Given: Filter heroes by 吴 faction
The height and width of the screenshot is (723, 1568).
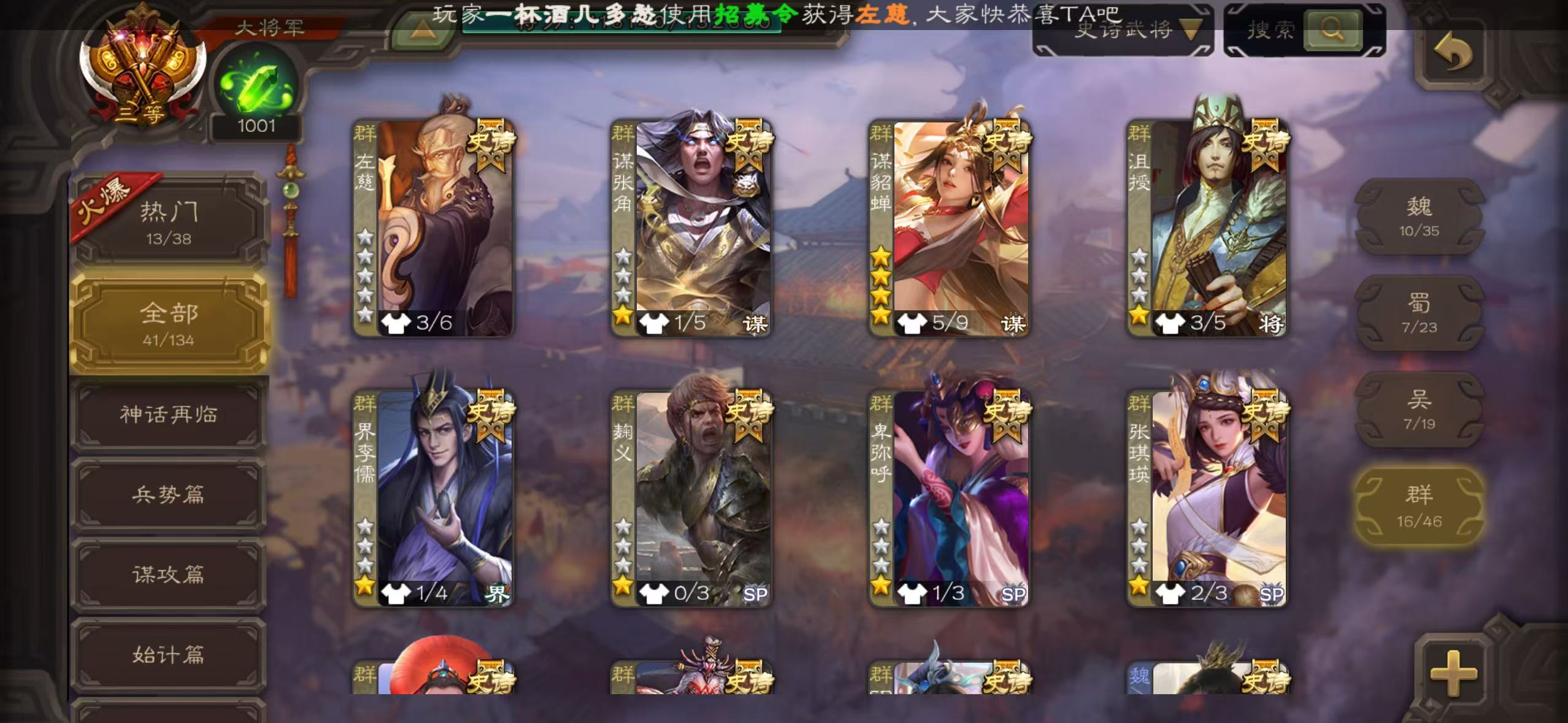Looking at the screenshot, I should tap(1419, 409).
